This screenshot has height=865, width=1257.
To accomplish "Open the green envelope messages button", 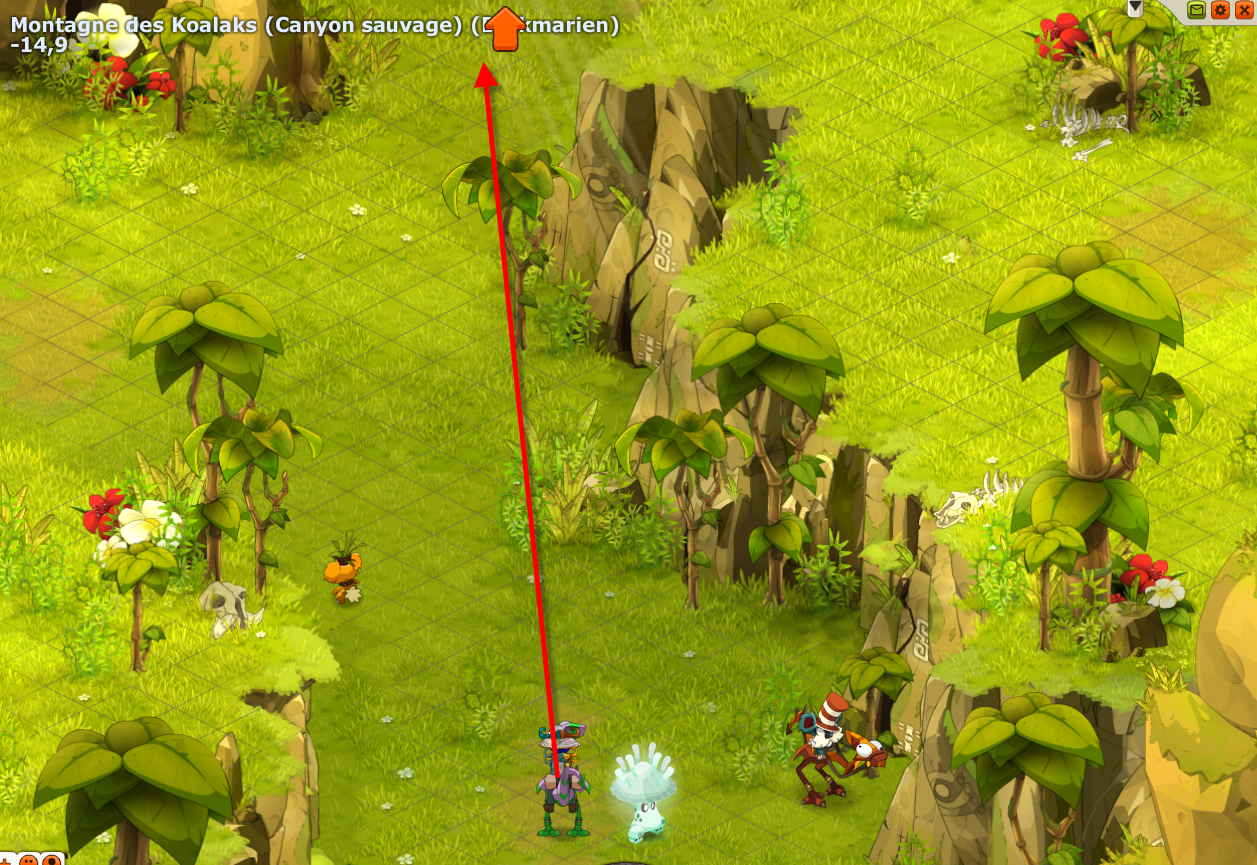I will 1197,10.
